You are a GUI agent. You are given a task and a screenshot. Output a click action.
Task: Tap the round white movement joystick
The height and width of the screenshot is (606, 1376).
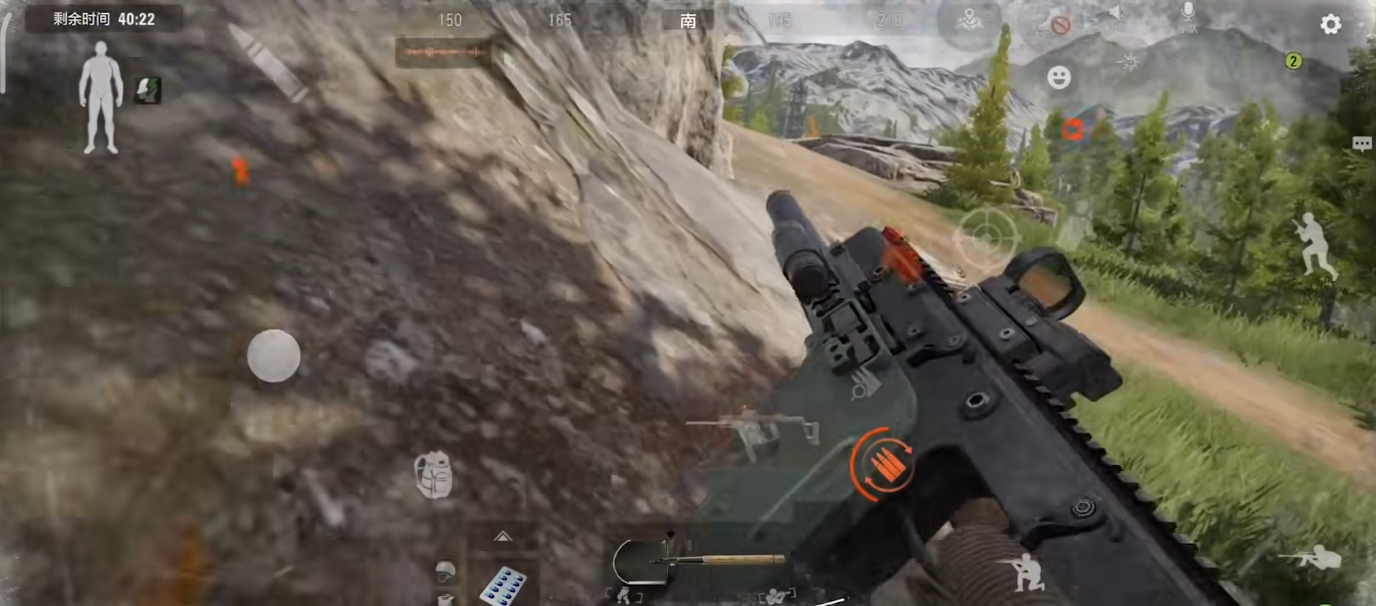click(x=273, y=356)
